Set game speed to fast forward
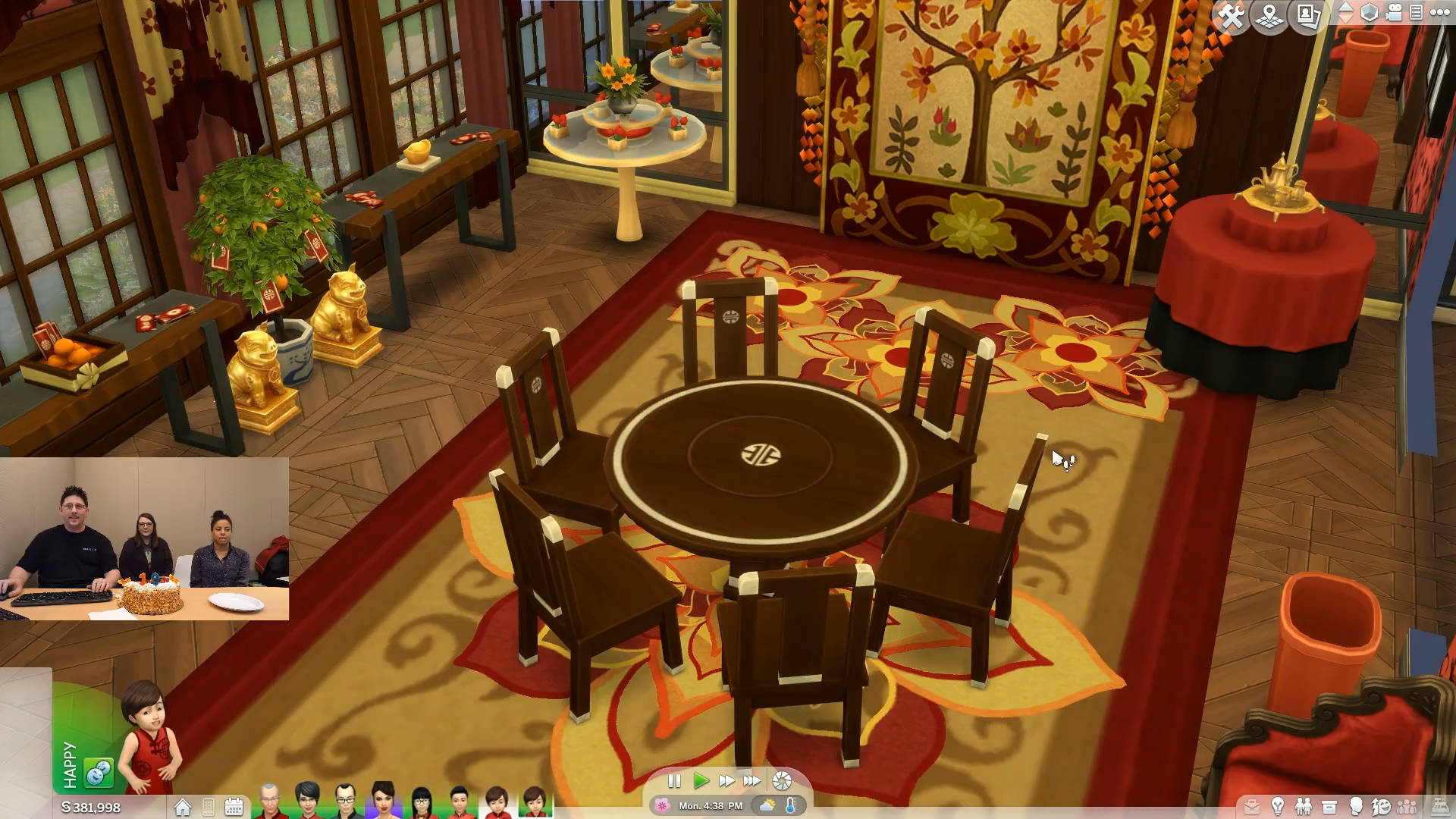 point(726,781)
